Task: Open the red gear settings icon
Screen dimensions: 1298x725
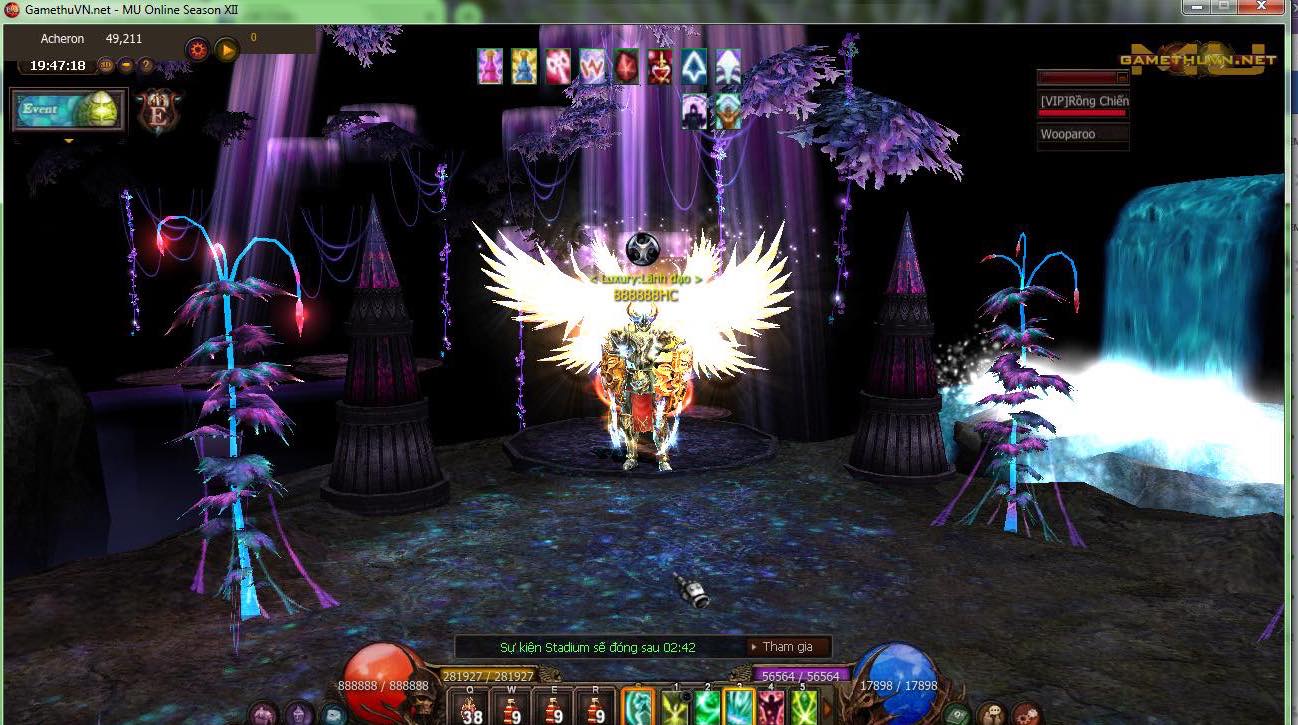Action: [197, 49]
